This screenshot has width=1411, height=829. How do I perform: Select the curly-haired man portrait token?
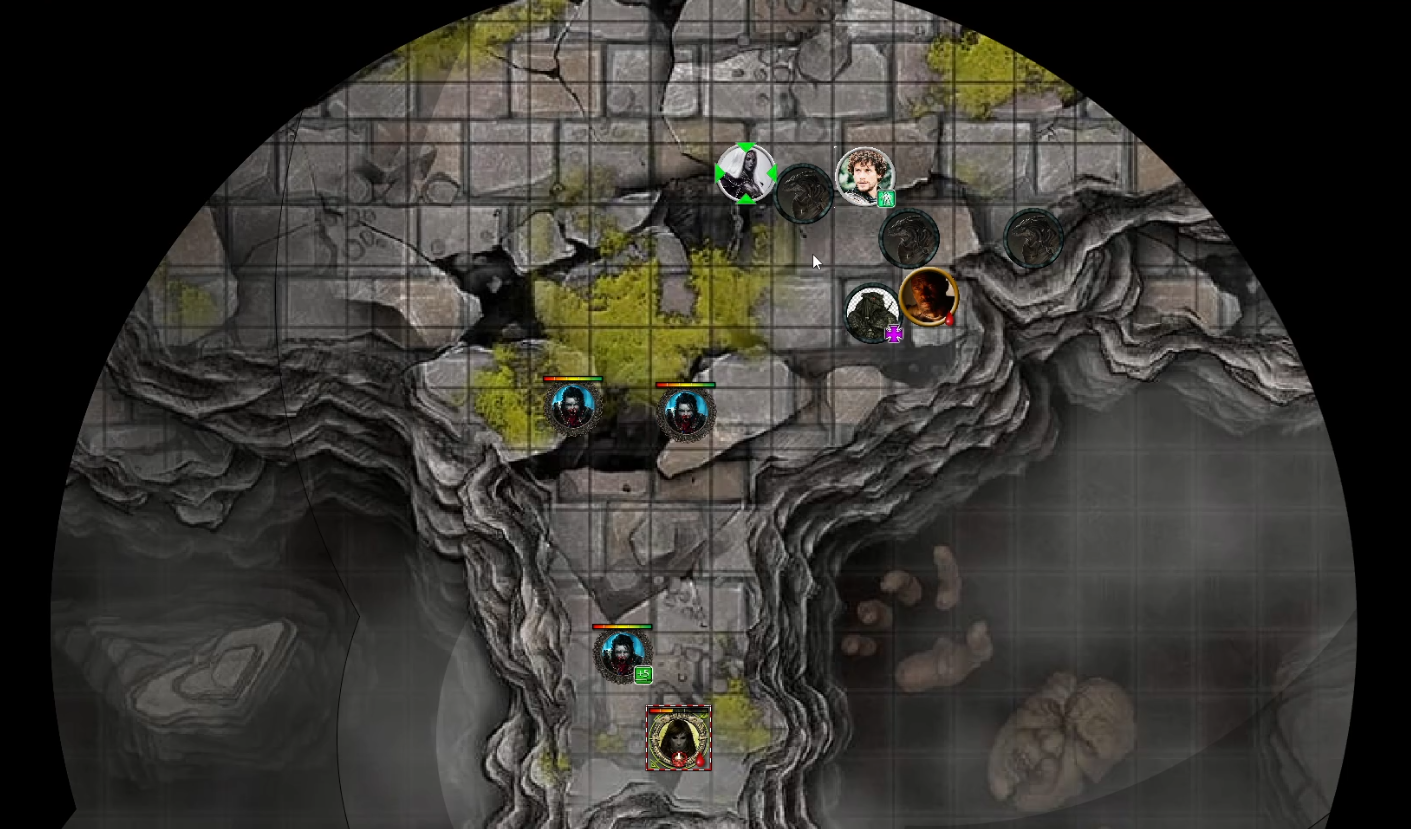(x=864, y=176)
